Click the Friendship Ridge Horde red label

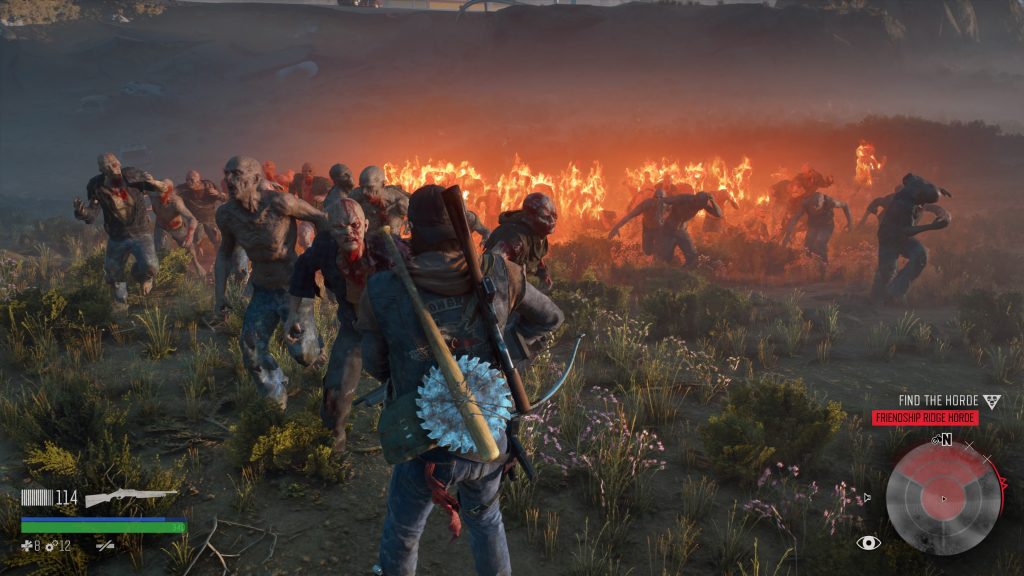[925, 418]
